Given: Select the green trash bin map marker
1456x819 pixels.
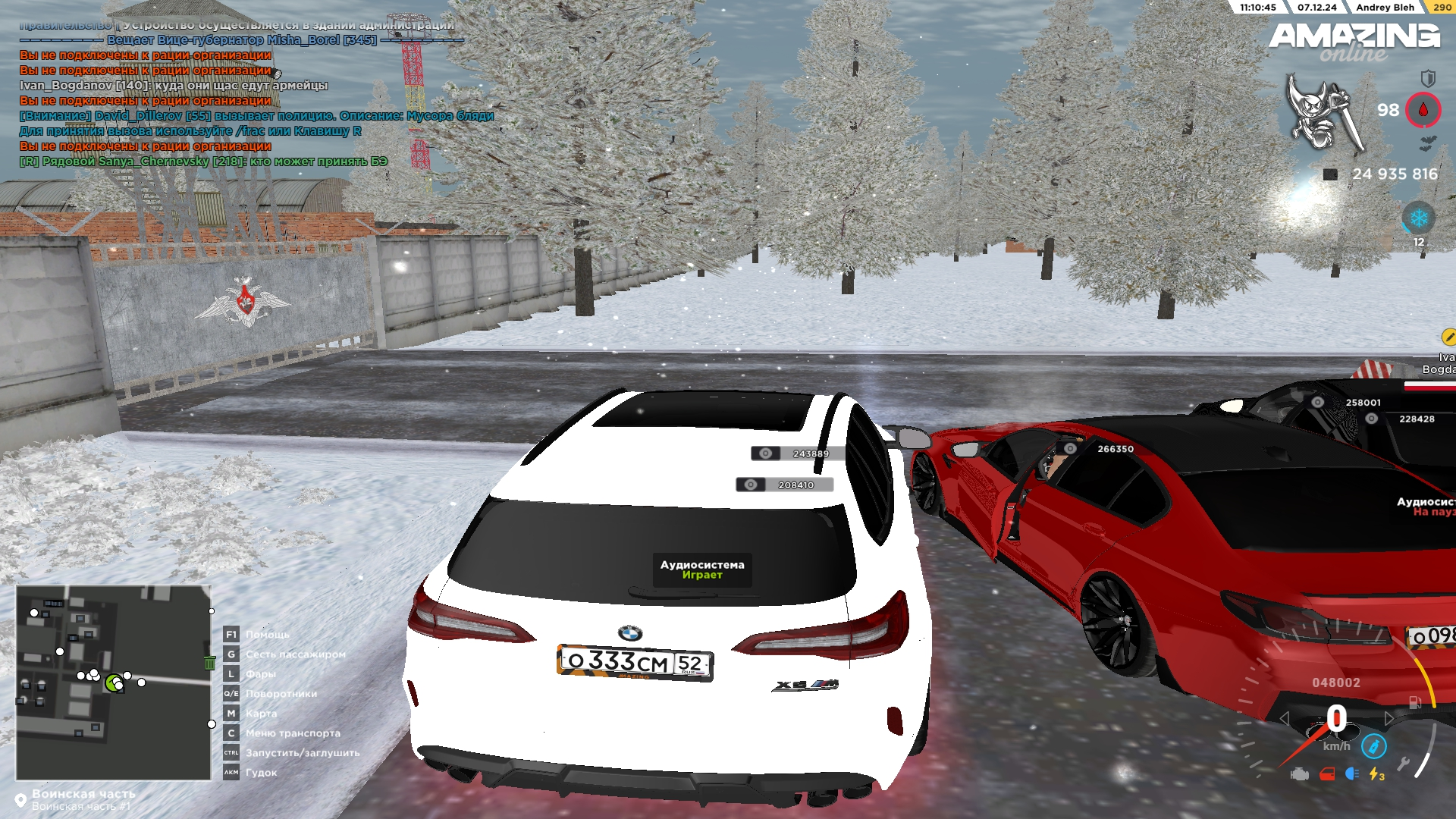Looking at the screenshot, I should [210, 663].
